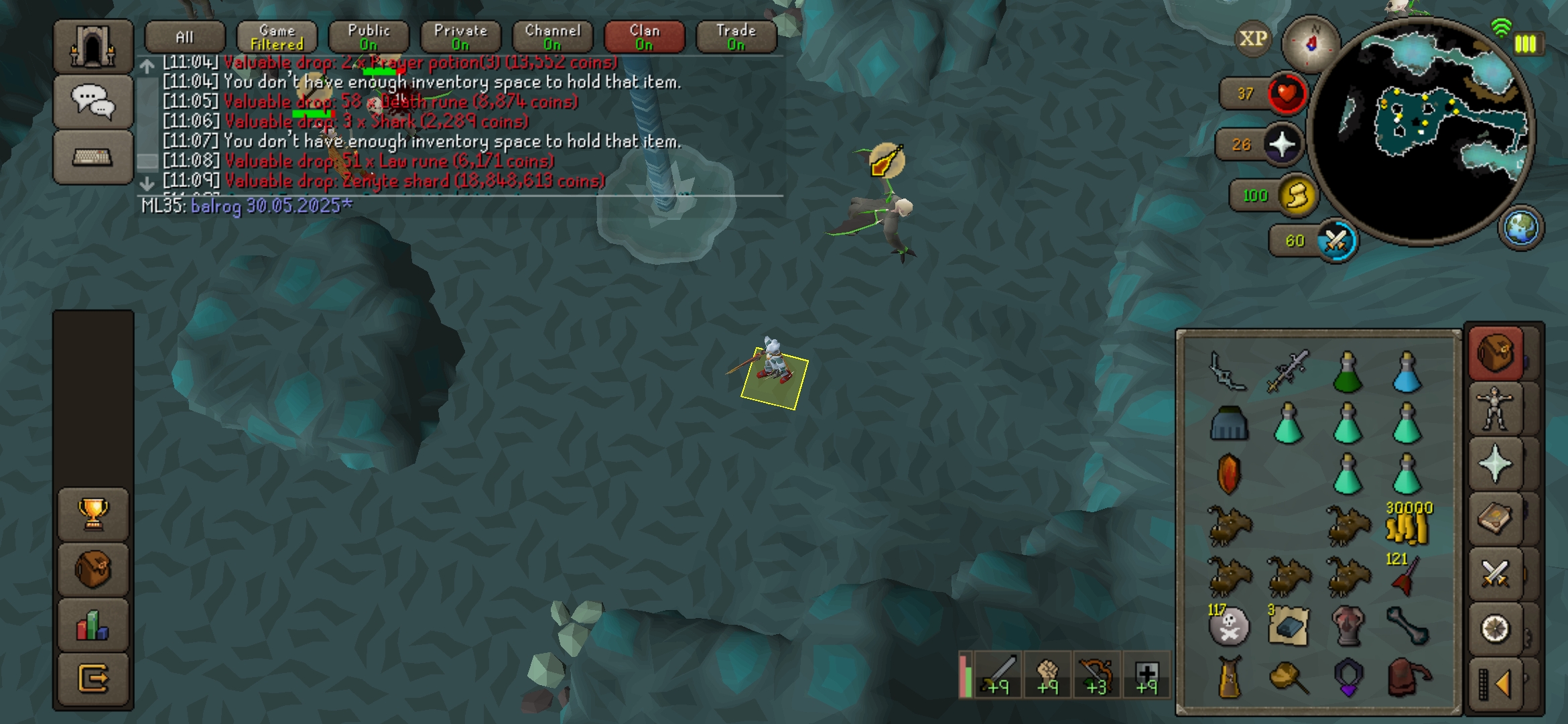The width and height of the screenshot is (1568, 724).
Task: Open the keyboard chat input button
Action: point(92,158)
